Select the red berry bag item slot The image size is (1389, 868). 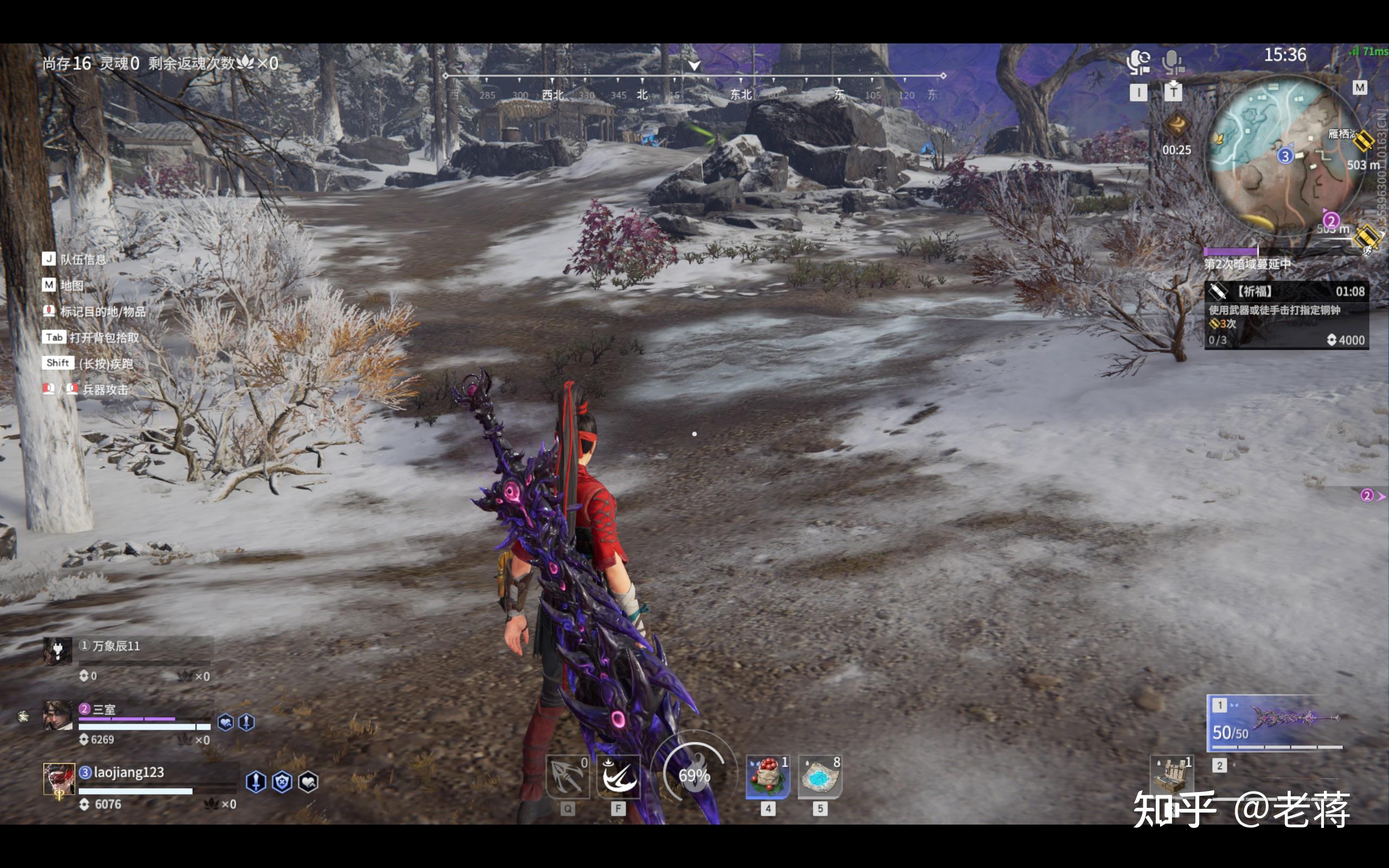[768, 777]
